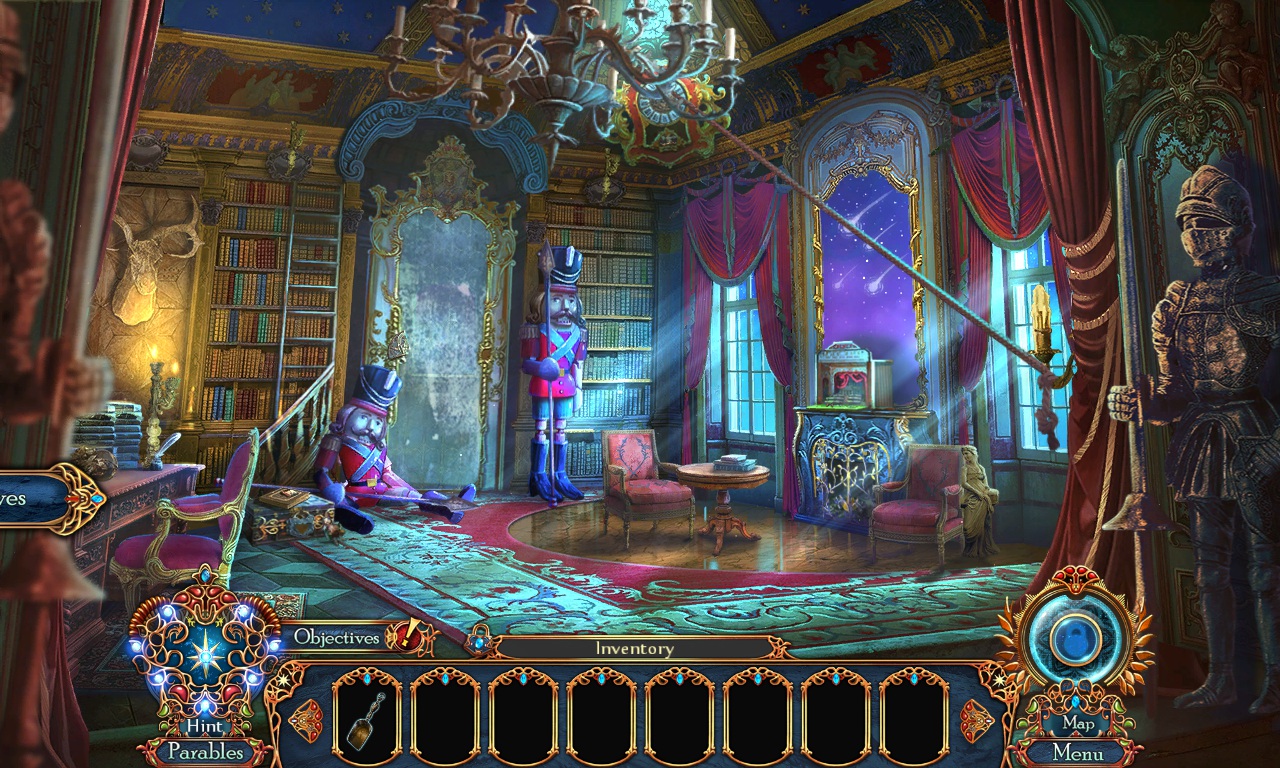The height and width of the screenshot is (768, 1280).
Task: Toggle the inventory lock padlock
Action: click(x=480, y=641)
